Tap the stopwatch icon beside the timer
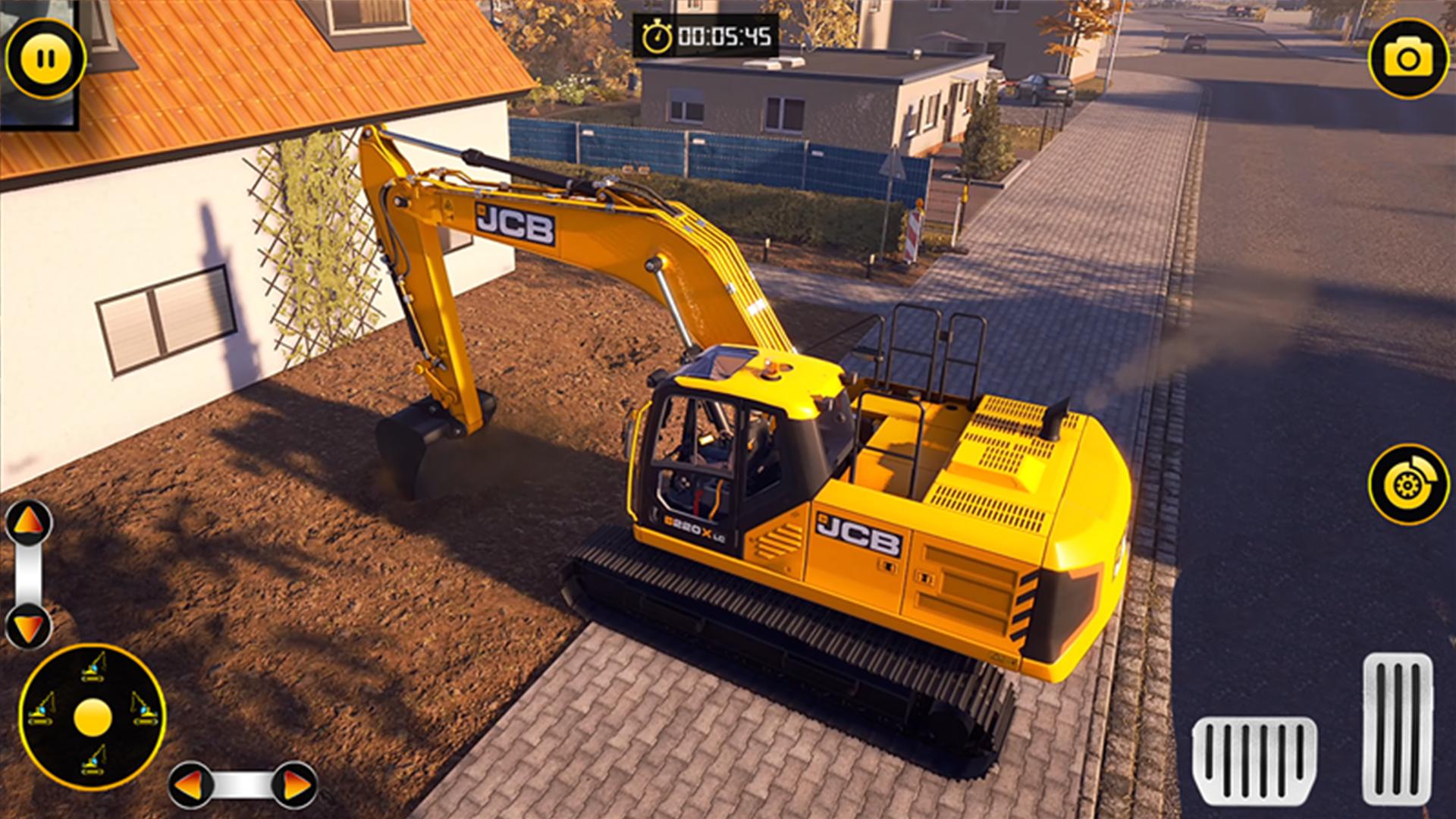This screenshot has height=819, width=1456. coord(658,34)
